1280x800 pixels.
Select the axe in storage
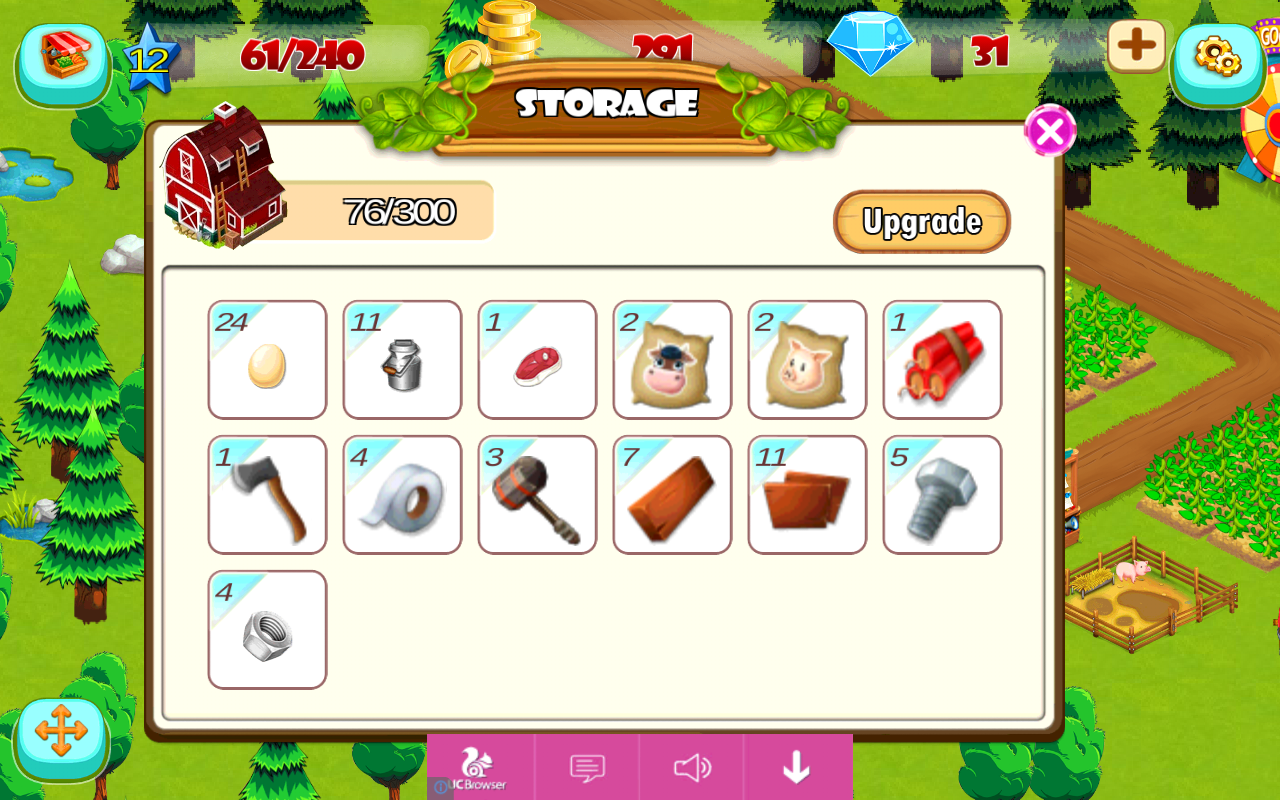(266, 494)
